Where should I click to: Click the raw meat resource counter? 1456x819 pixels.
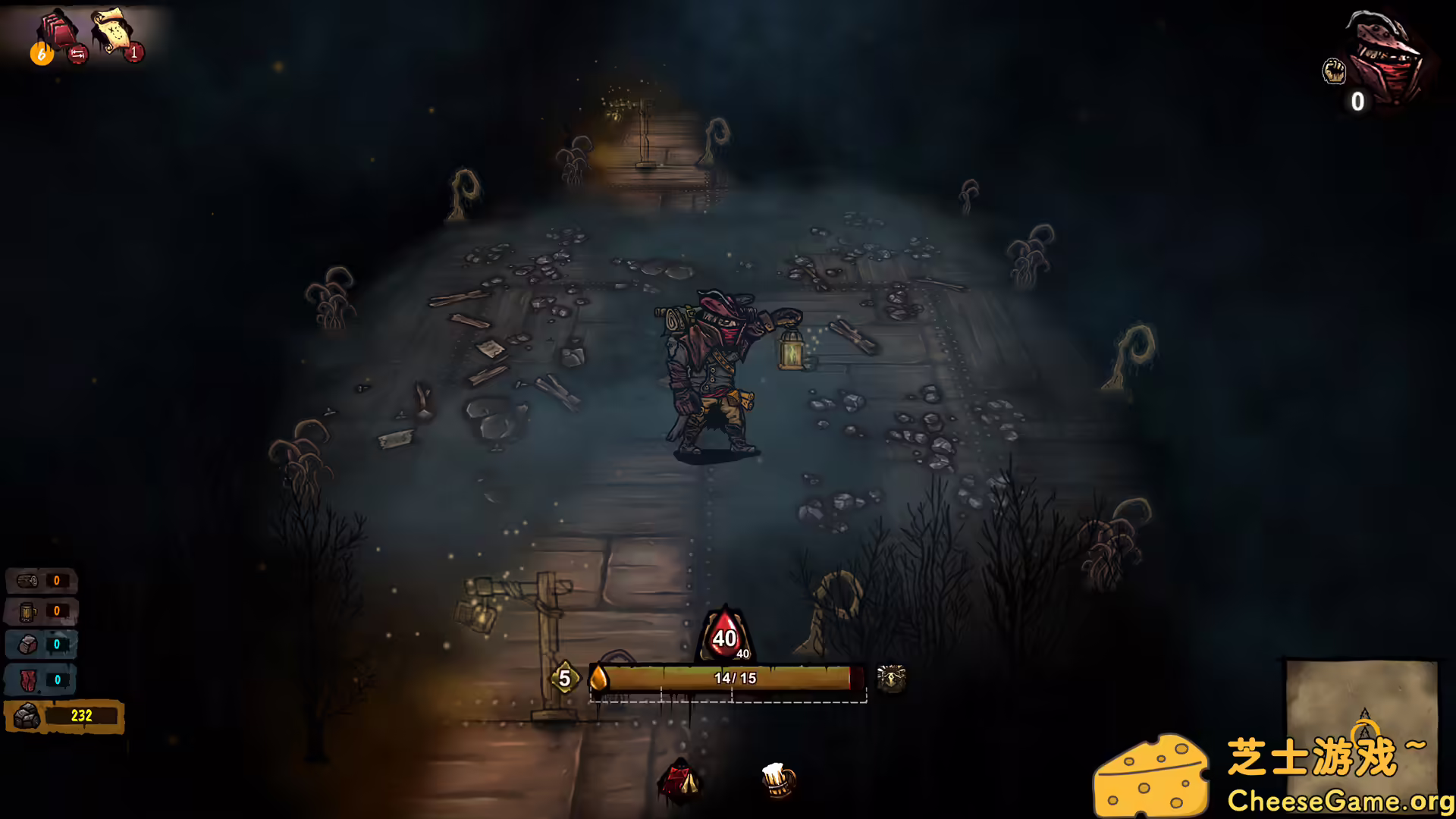(42, 679)
